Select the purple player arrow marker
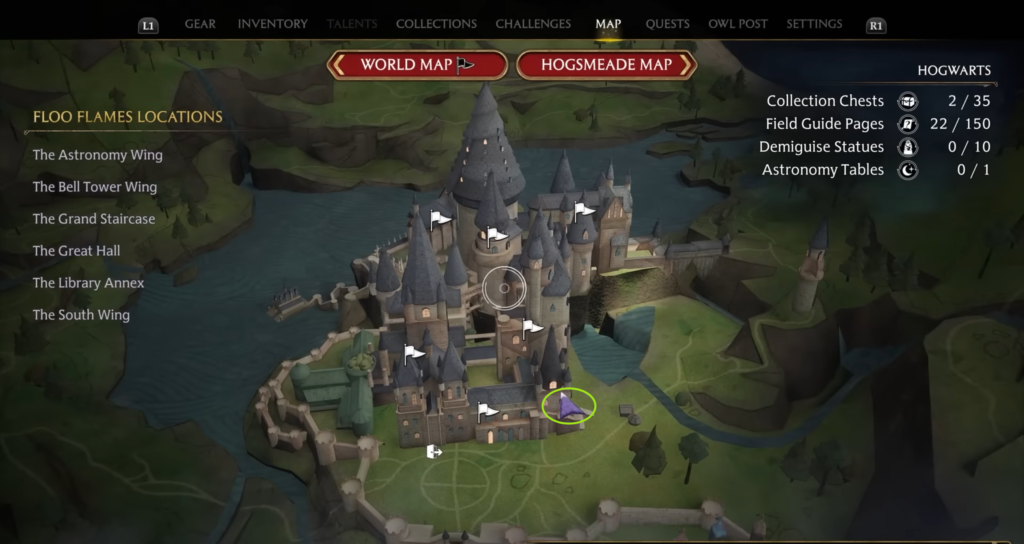The height and width of the screenshot is (544, 1024). pos(567,406)
